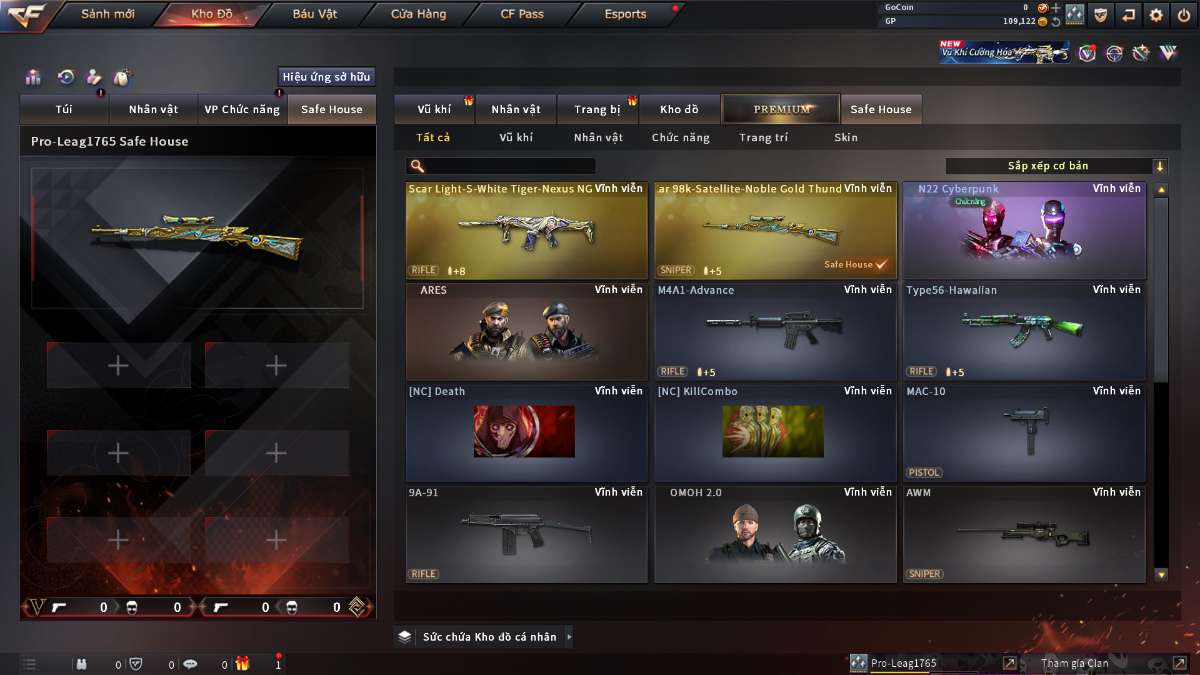1200x675 pixels.
Task: Open the Cửa Hàng shop menu
Action: (418, 14)
